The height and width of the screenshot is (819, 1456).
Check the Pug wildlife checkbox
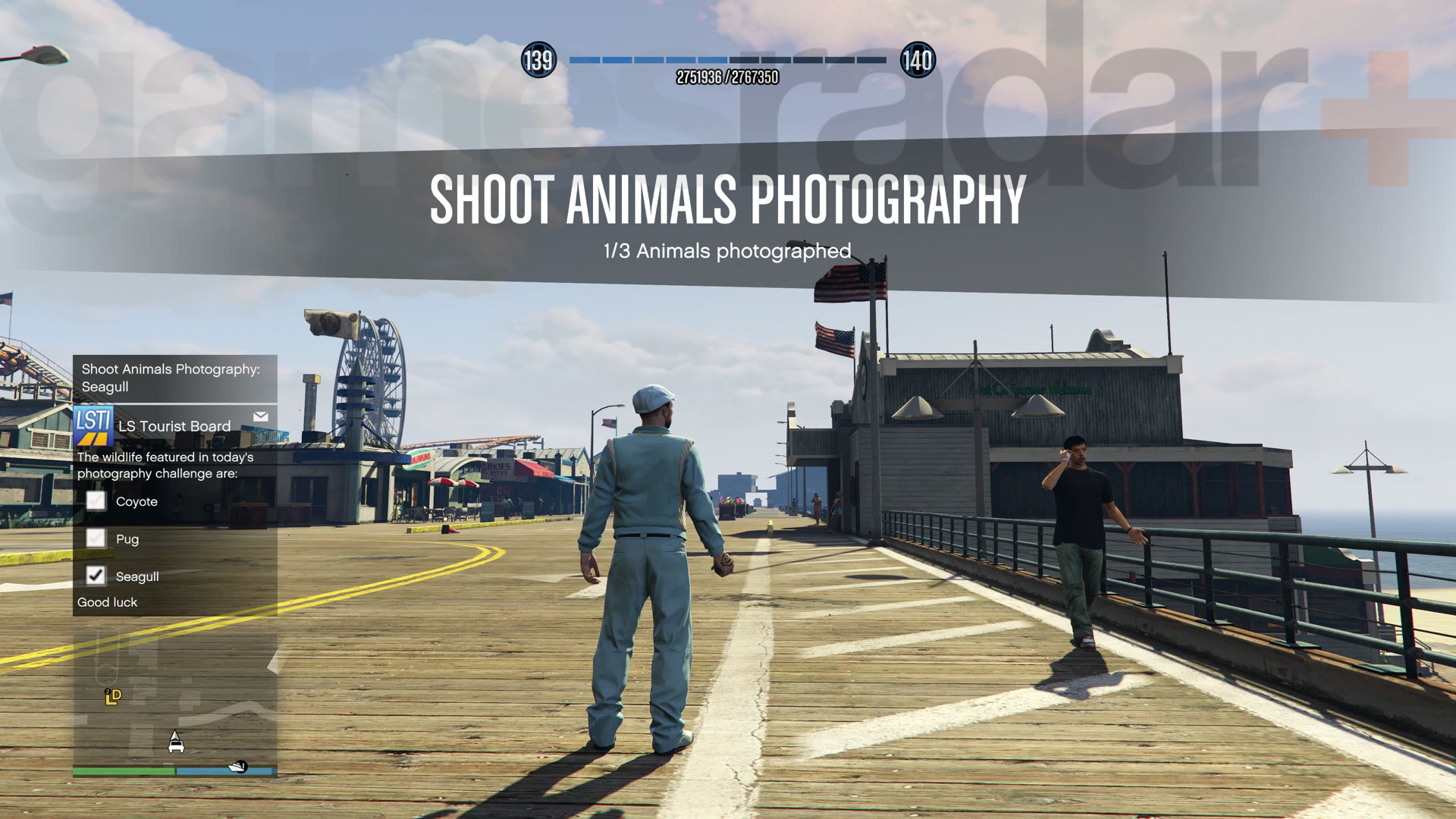96,538
